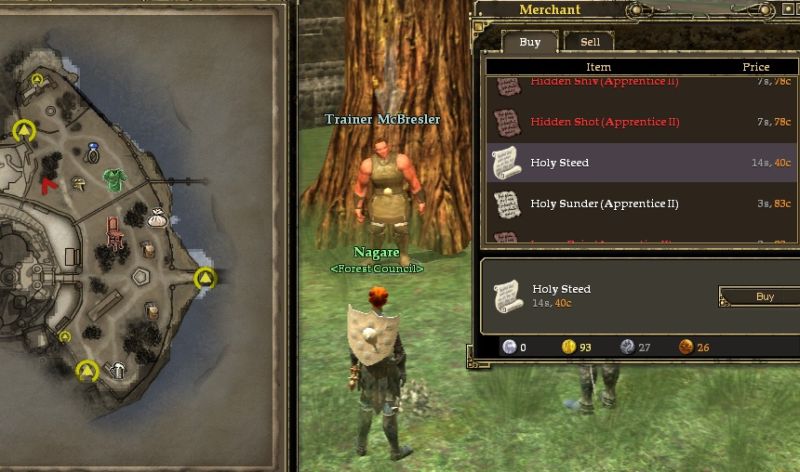
Task: Select the ring marker on the map
Action: point(93,152)
